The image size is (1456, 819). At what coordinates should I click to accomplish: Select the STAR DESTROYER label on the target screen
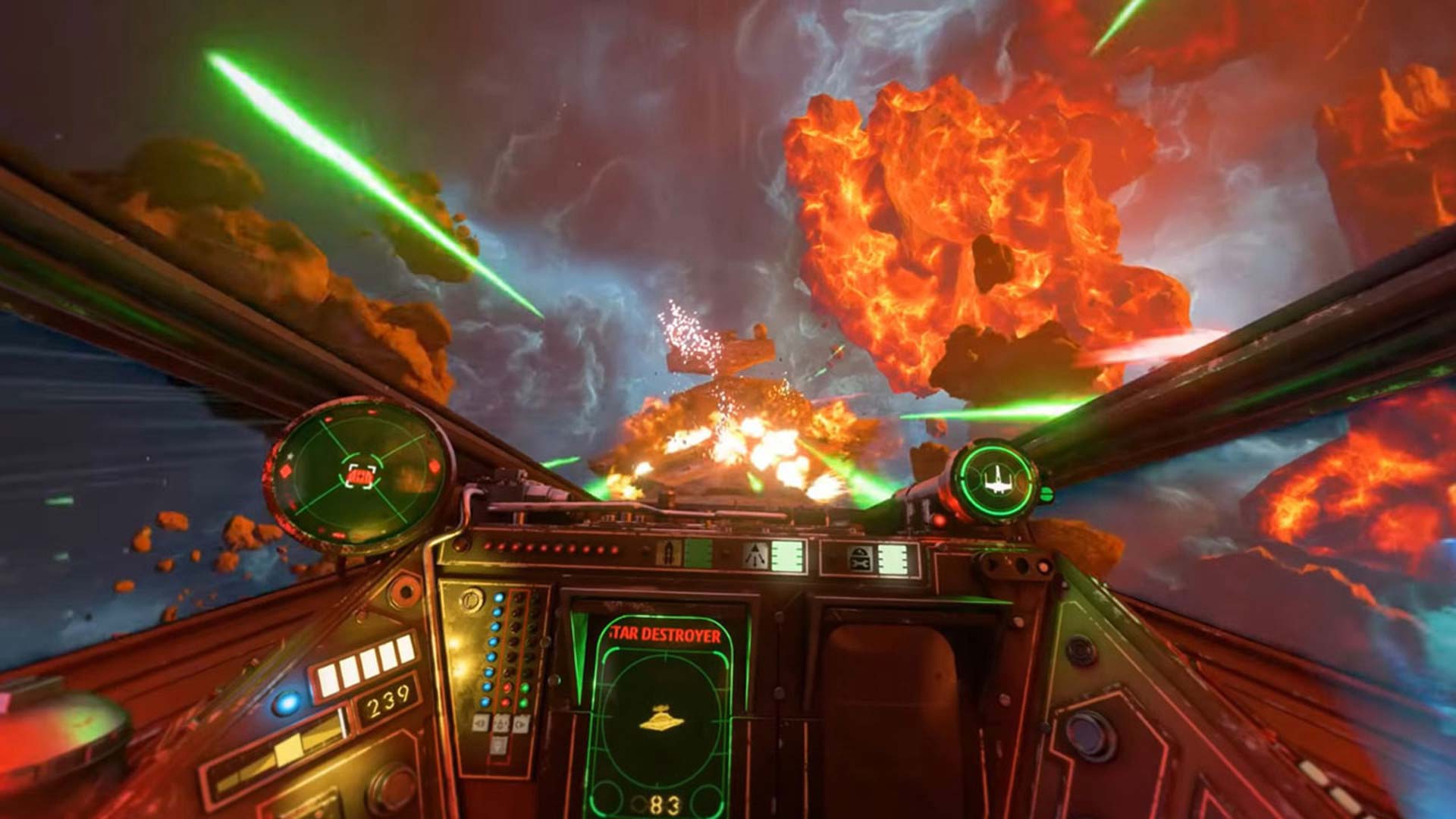click(x=665, y=635)
